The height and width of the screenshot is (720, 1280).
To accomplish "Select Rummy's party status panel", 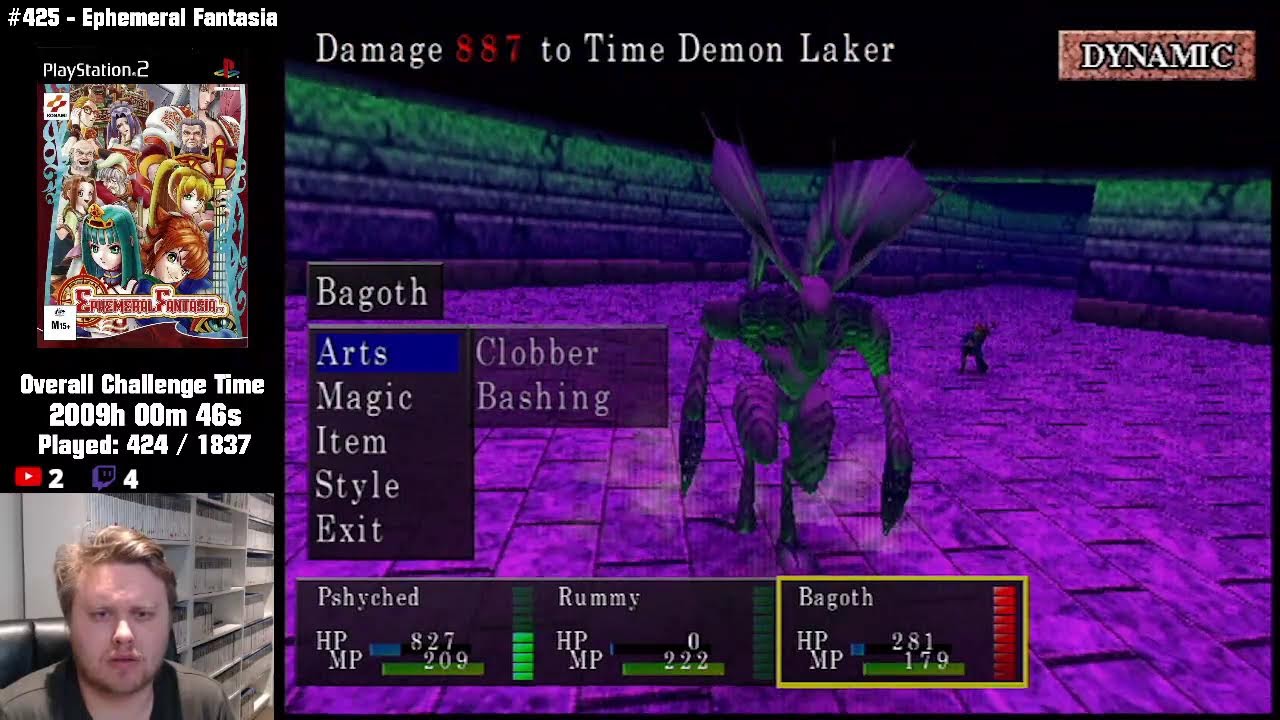I will 655,632.
